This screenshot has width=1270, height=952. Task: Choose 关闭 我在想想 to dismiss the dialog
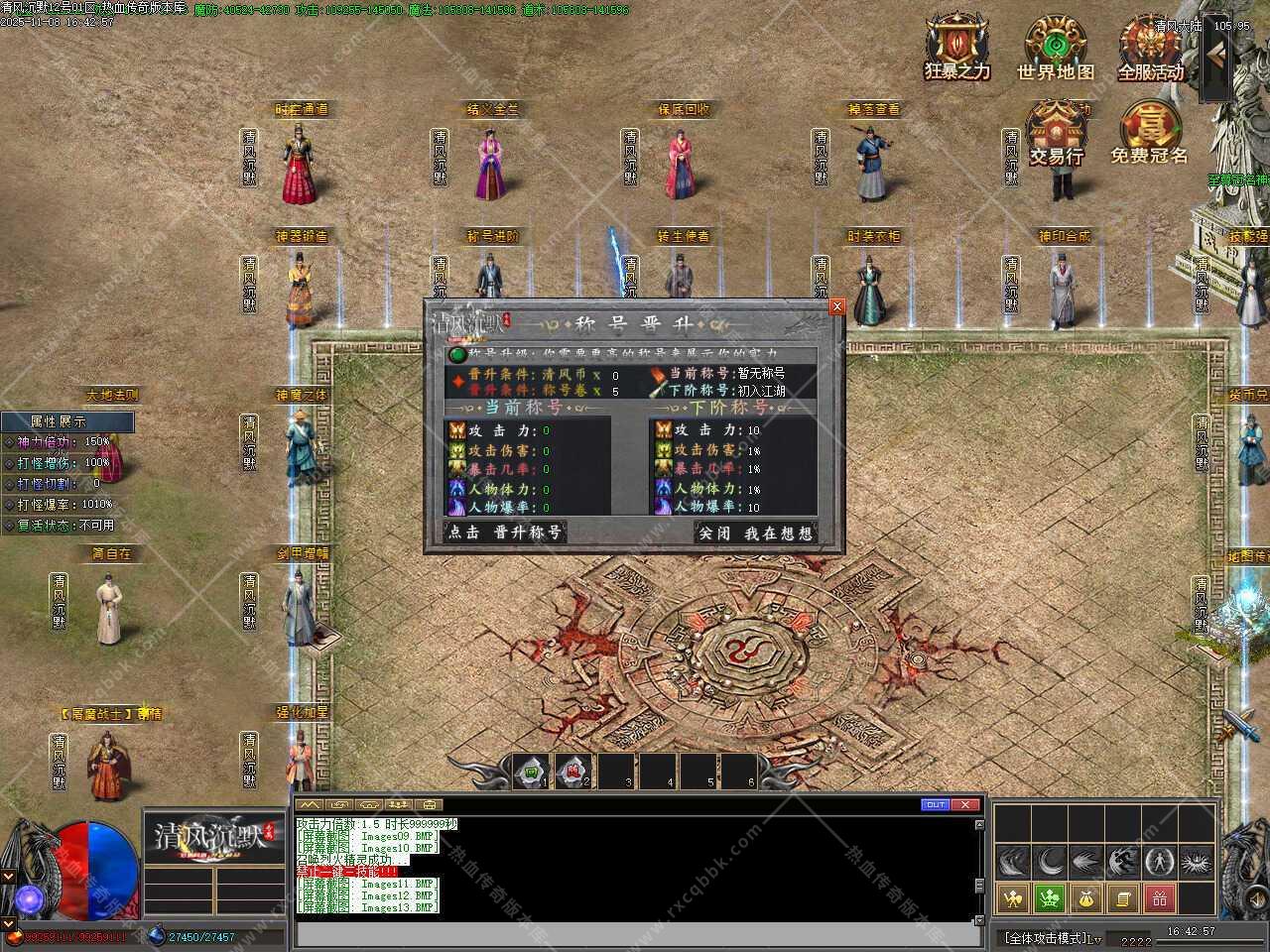[755, 534]
